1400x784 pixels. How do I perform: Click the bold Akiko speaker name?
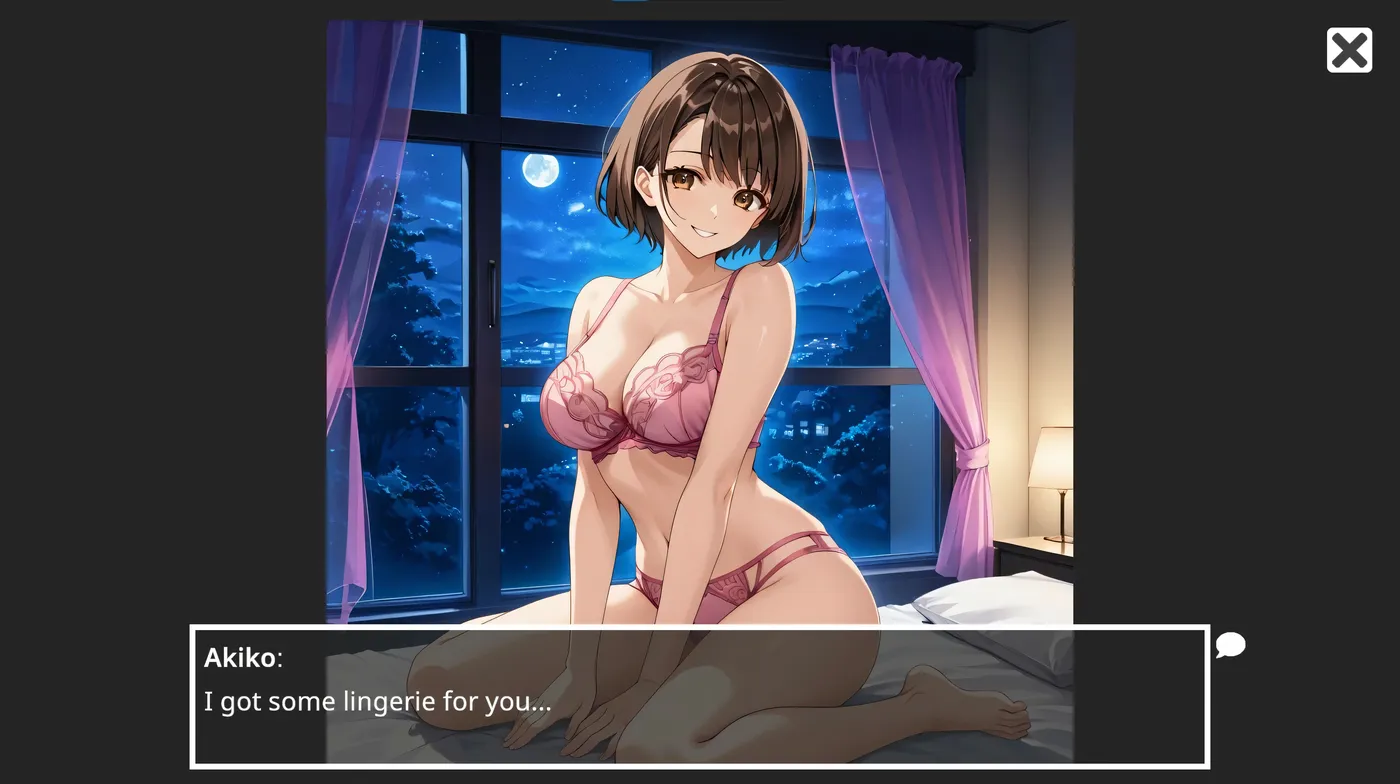pos(241,658)
